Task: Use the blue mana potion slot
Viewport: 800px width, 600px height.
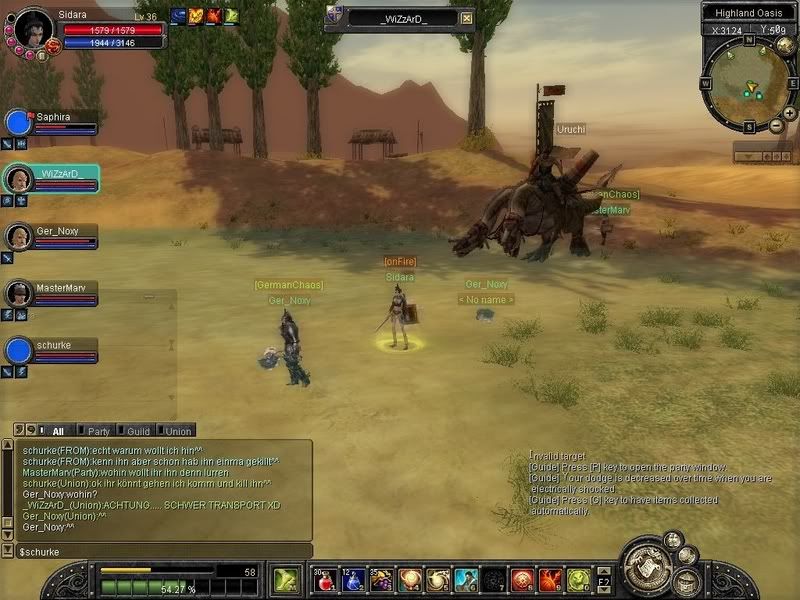Action: point(353,579)
